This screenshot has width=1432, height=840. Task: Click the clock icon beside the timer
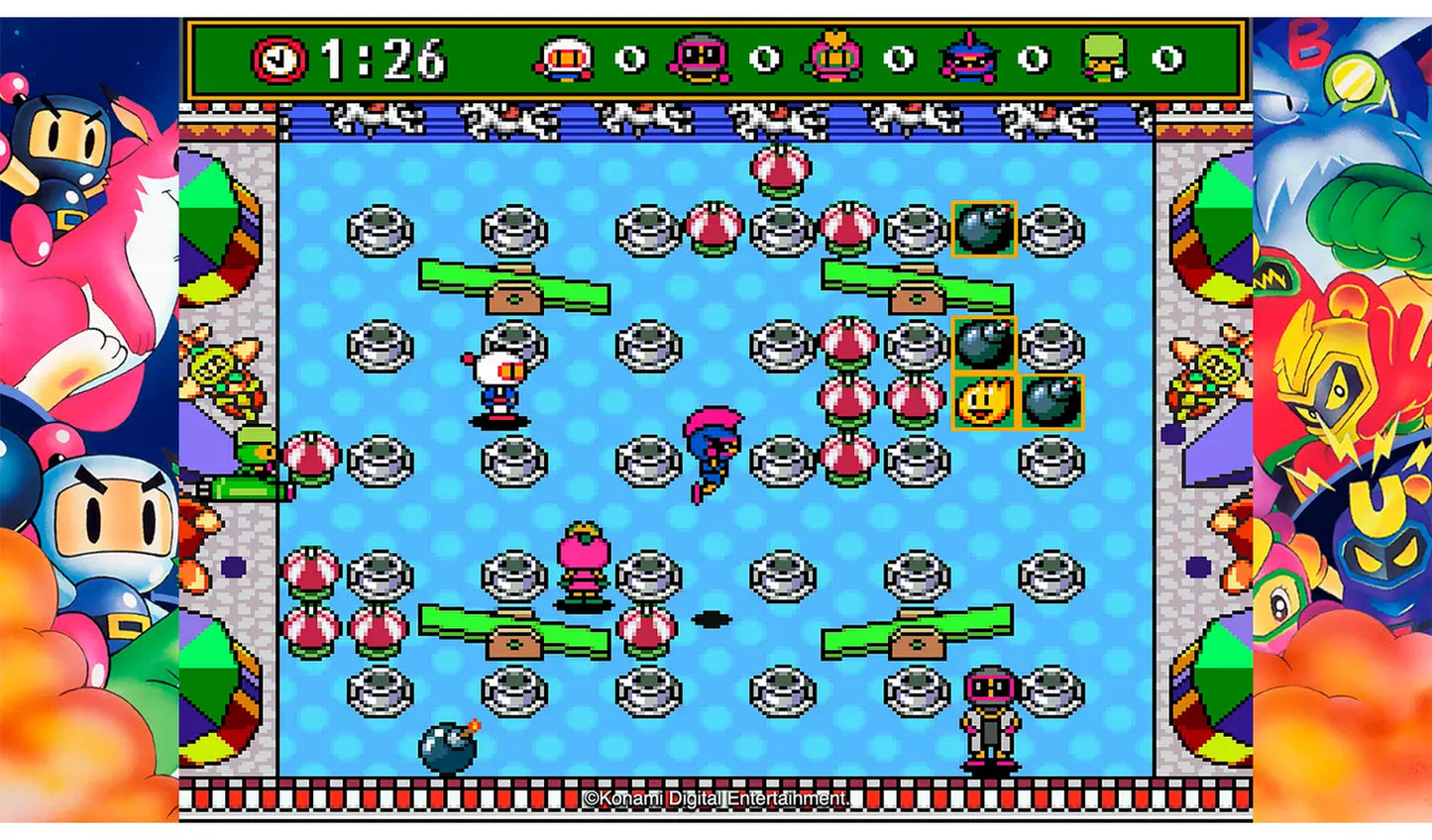coord(278,59)
